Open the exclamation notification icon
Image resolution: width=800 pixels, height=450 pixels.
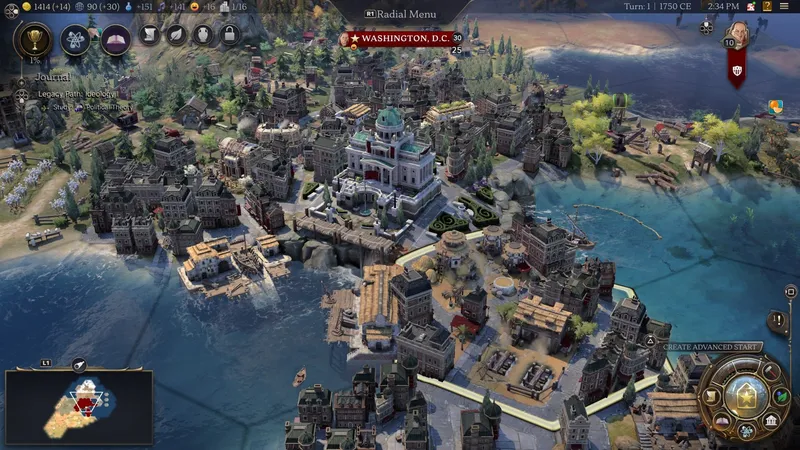[776, 319]
